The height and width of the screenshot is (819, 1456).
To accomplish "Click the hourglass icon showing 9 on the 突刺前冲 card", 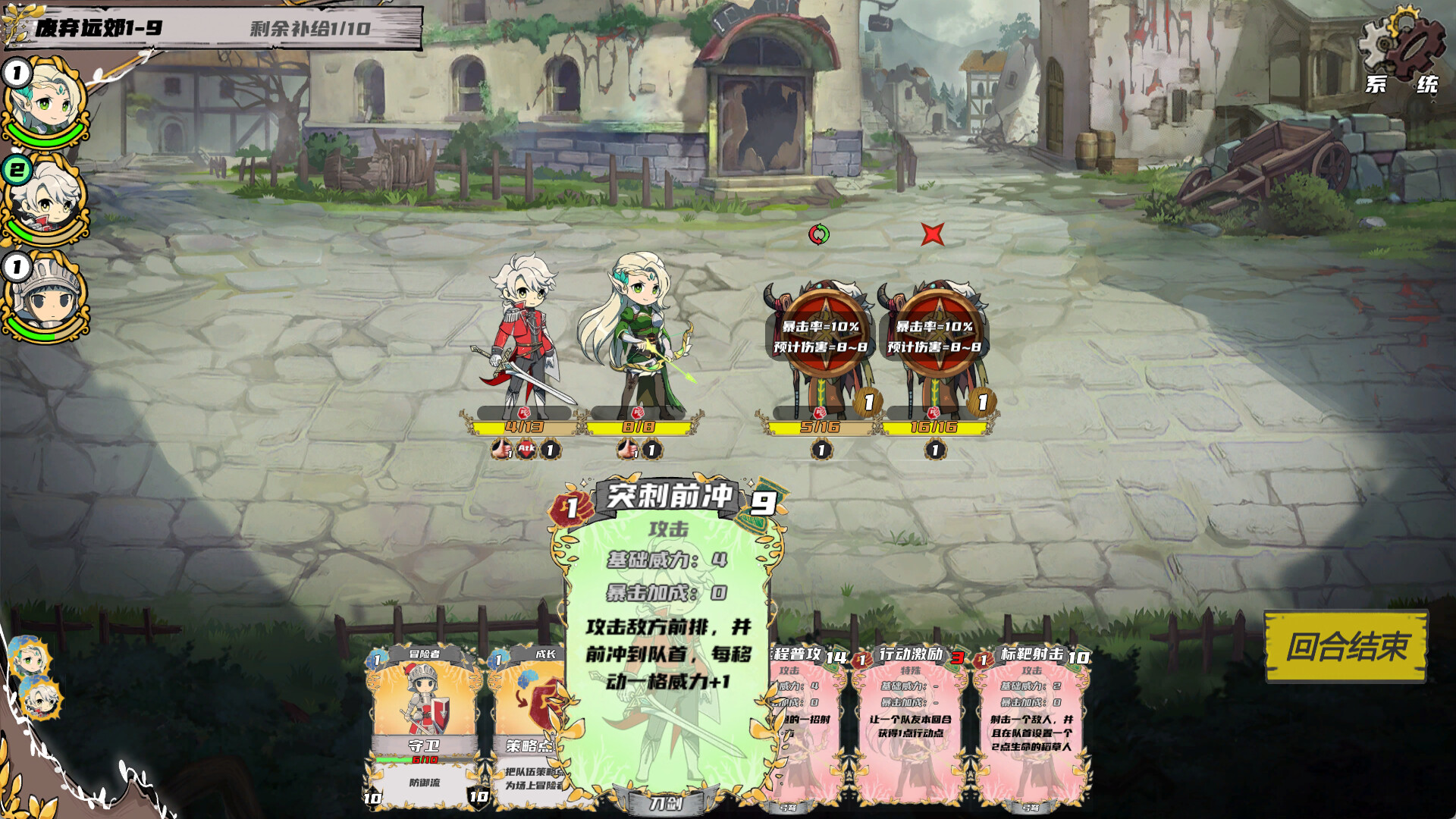I will point(768,502).
